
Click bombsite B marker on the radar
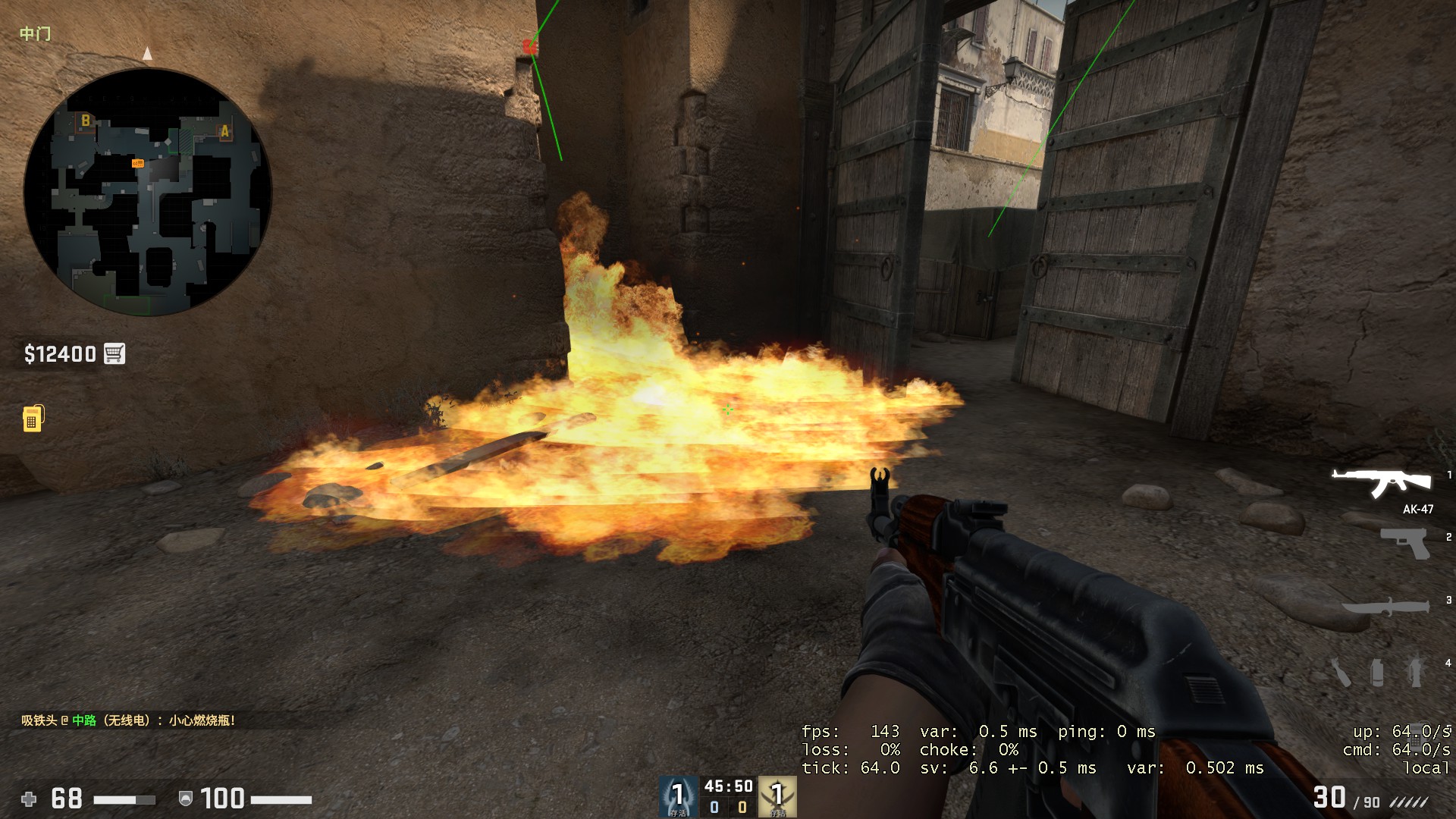click(x=84, y=121)
